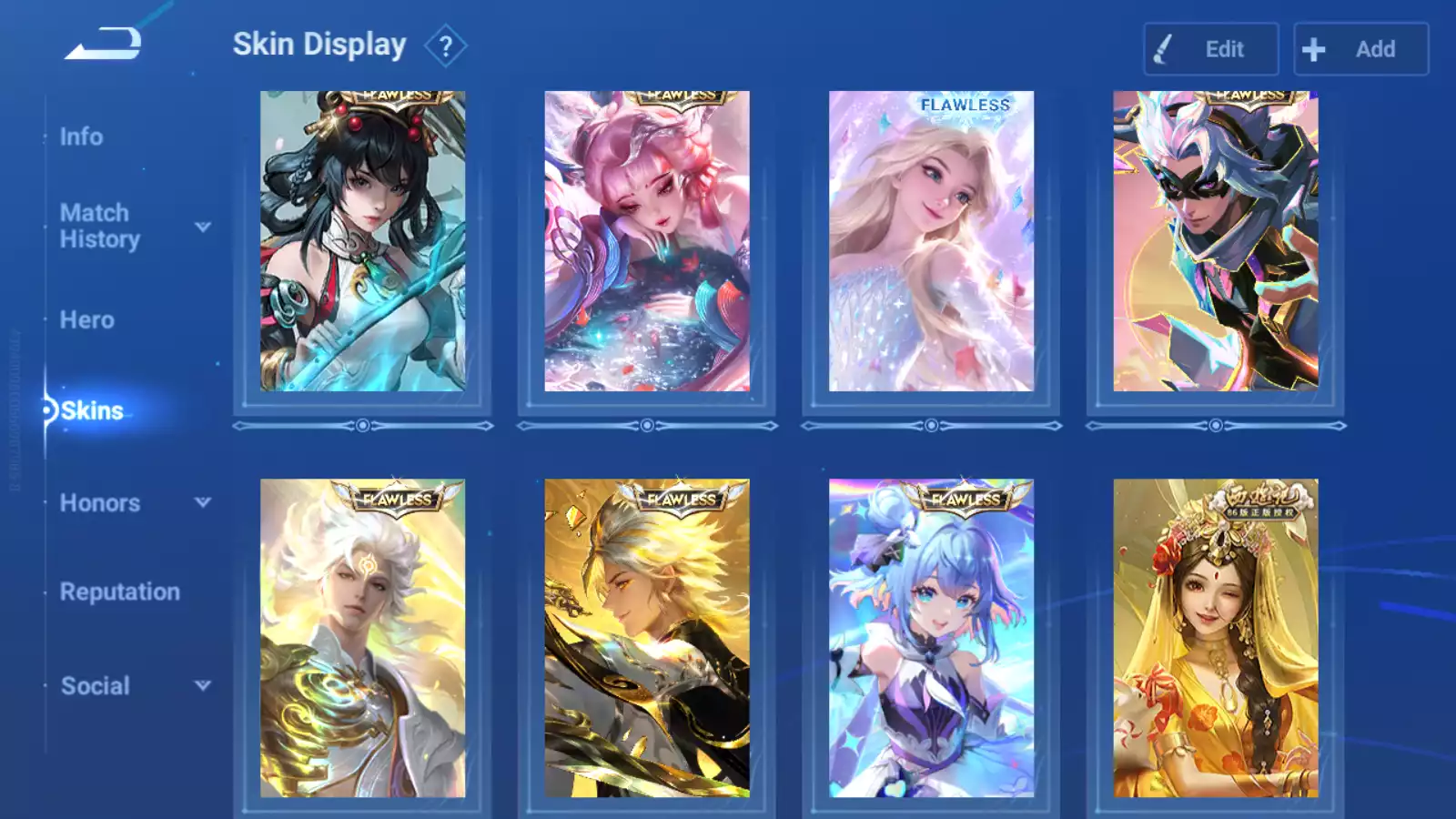Pick the masked white-haired hero skin card
The width and height of the screenshot is (1456, 819).
coord(1215,241)
